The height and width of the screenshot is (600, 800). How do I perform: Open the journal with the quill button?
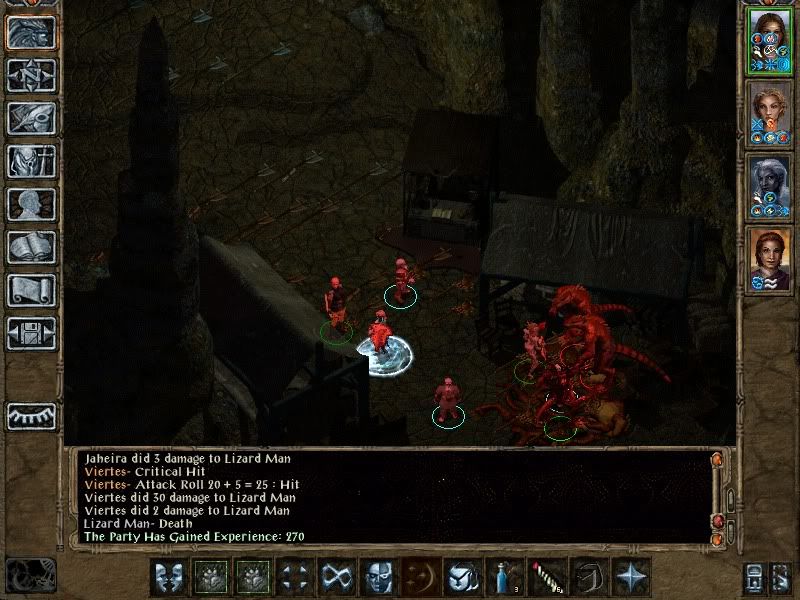tap(31, 118)
